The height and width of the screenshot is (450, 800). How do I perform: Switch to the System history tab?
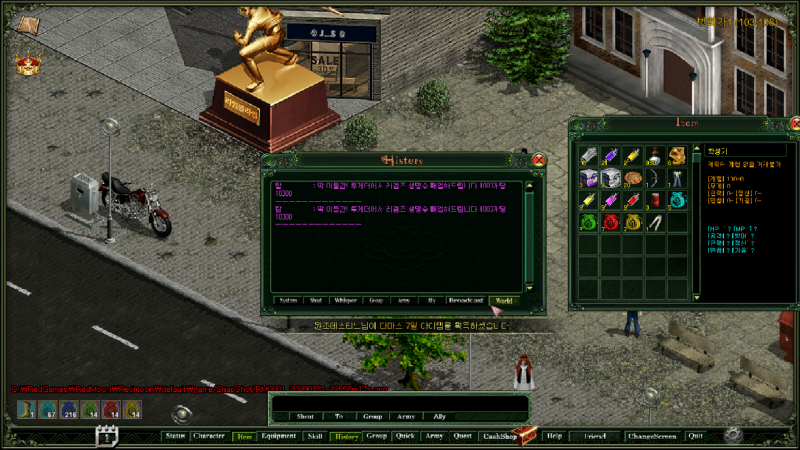pos(288,299)
